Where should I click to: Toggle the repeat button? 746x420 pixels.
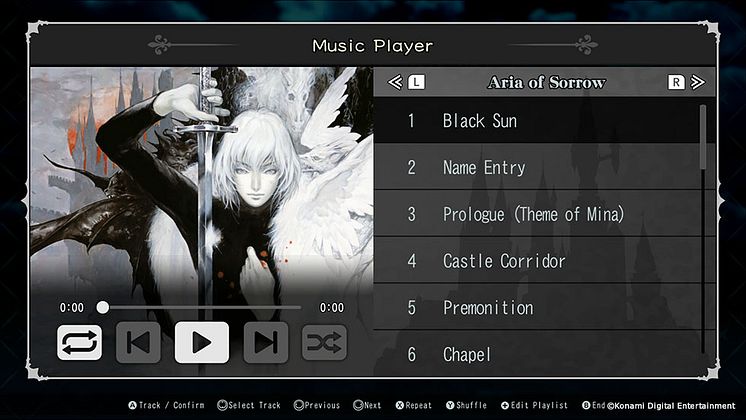pos(80,343)
